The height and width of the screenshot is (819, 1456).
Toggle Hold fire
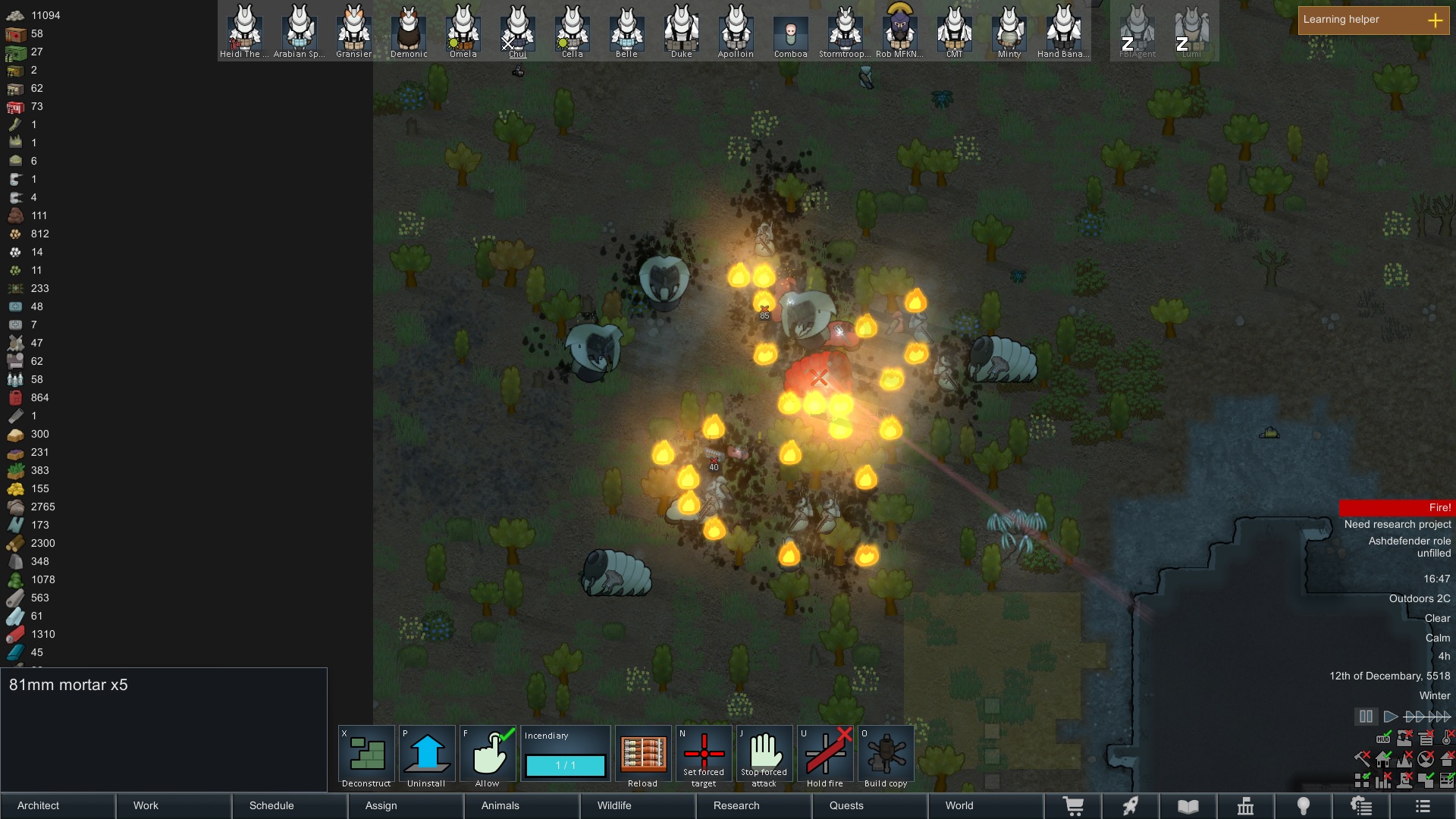825,755
